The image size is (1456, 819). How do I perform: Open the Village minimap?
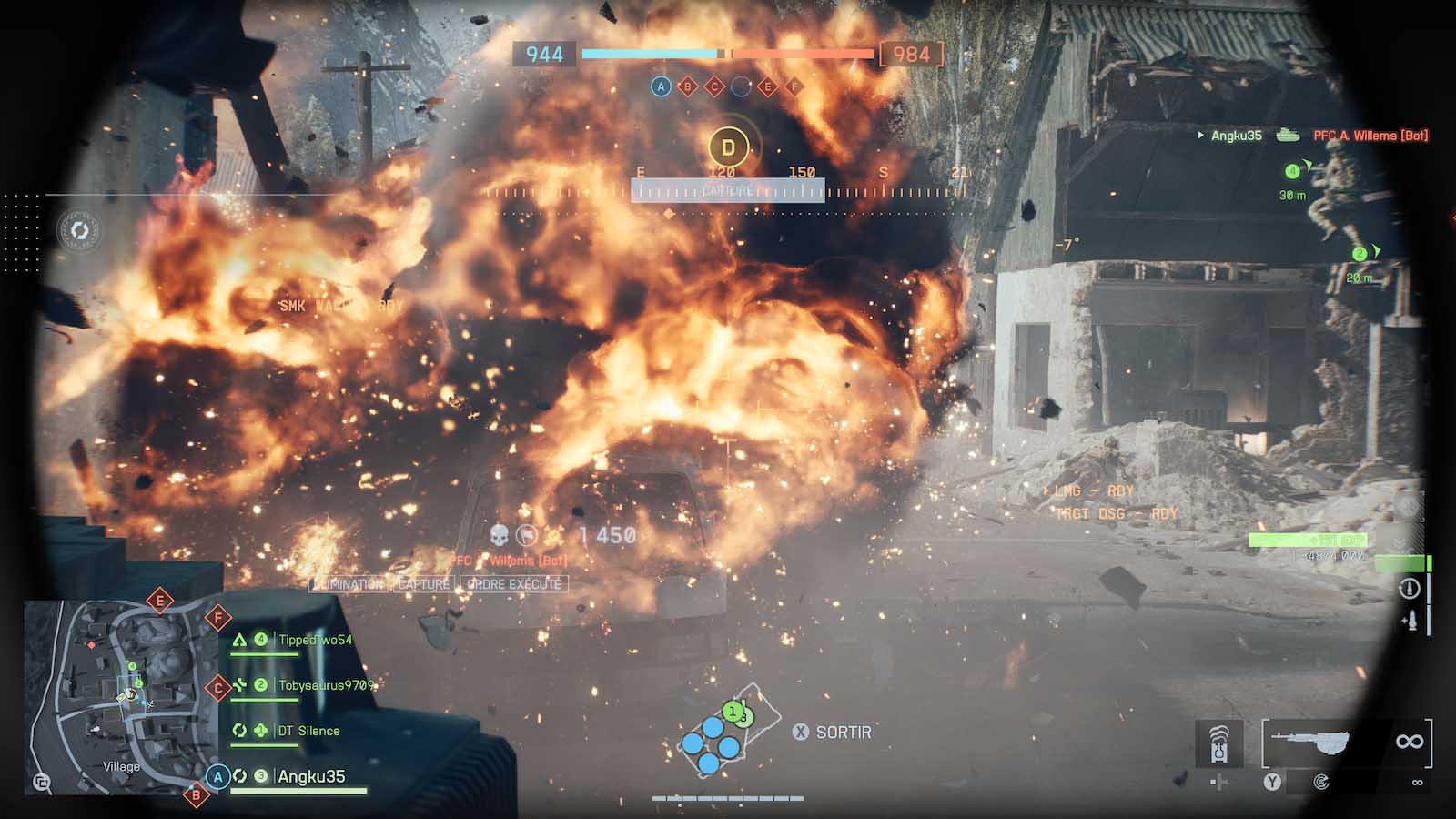click(120, 697)
